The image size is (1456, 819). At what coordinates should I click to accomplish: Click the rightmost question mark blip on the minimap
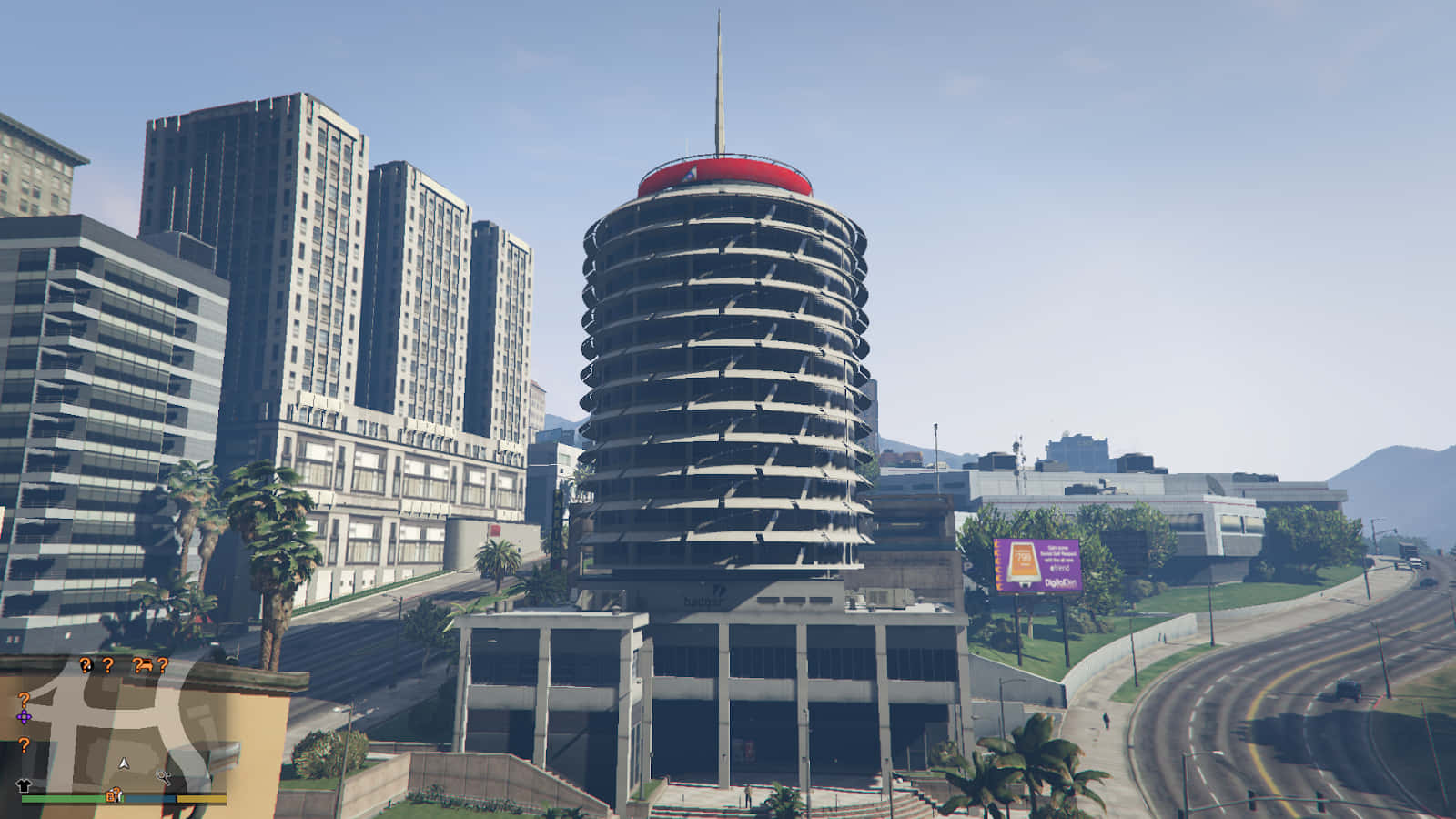pos(162,666)
